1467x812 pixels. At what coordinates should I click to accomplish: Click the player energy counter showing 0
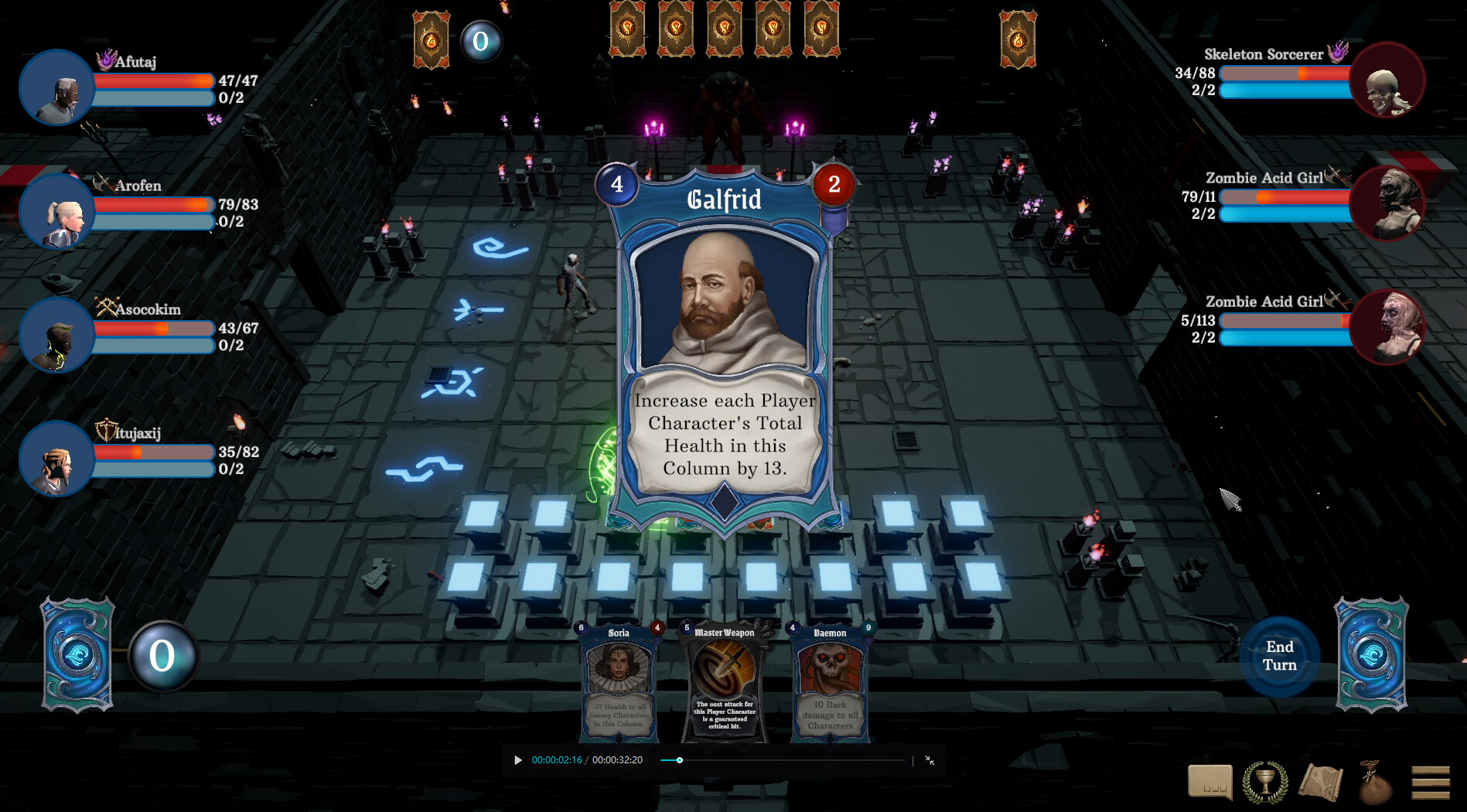click(x=161, y=657)
